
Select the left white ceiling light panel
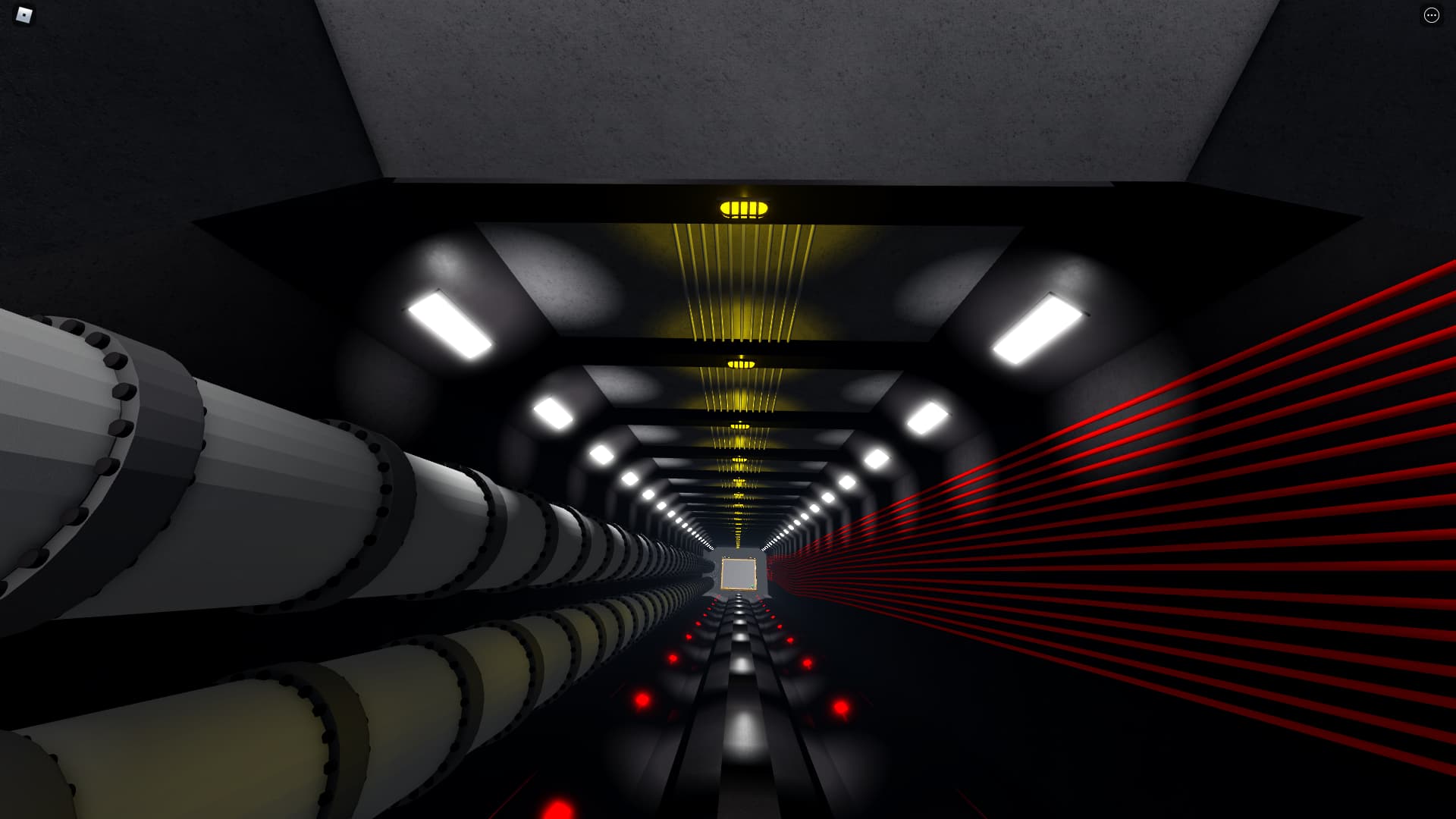[x=447, y=328]
